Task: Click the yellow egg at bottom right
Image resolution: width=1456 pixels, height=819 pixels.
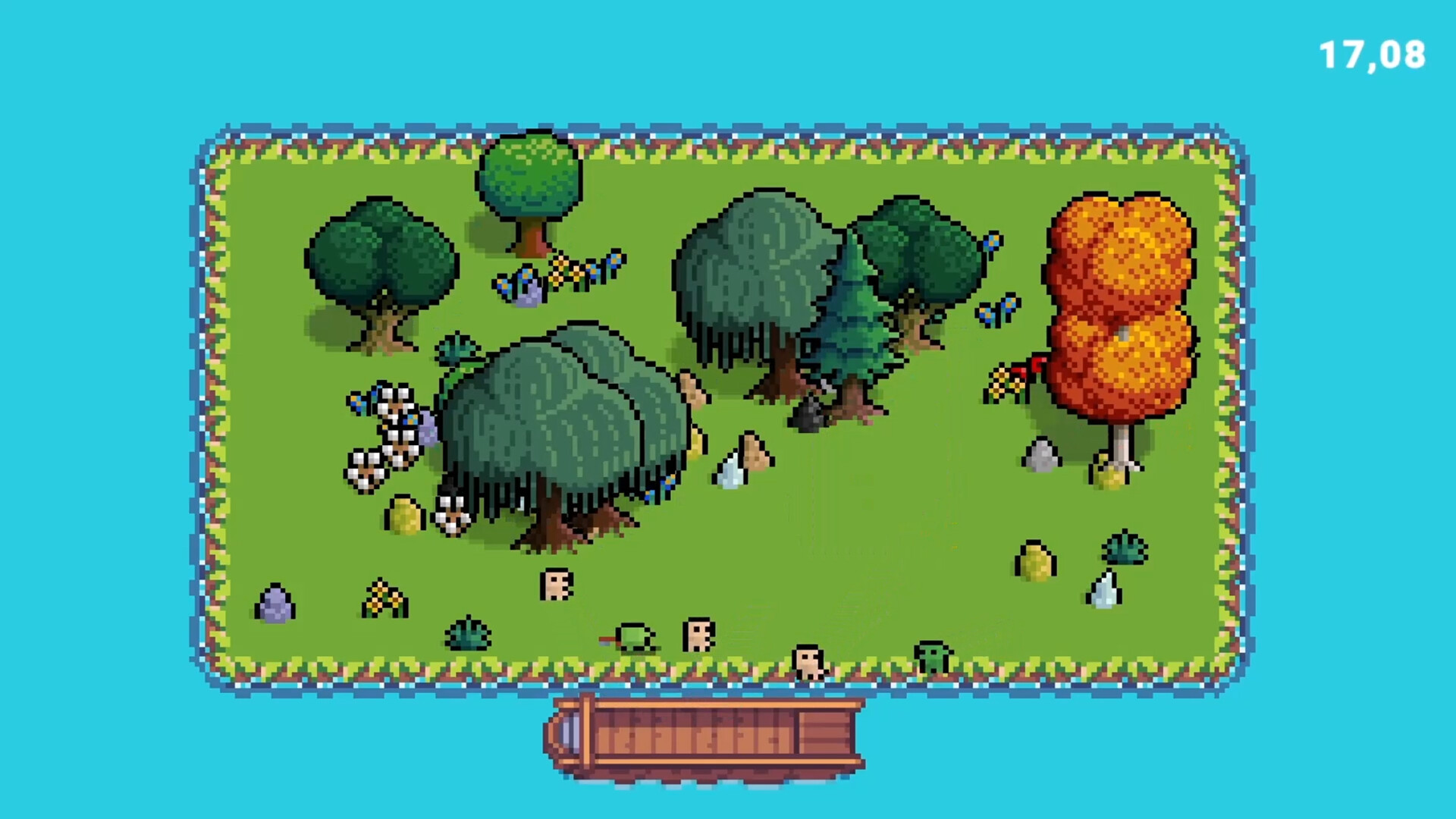Action: tap(1035, 561)
